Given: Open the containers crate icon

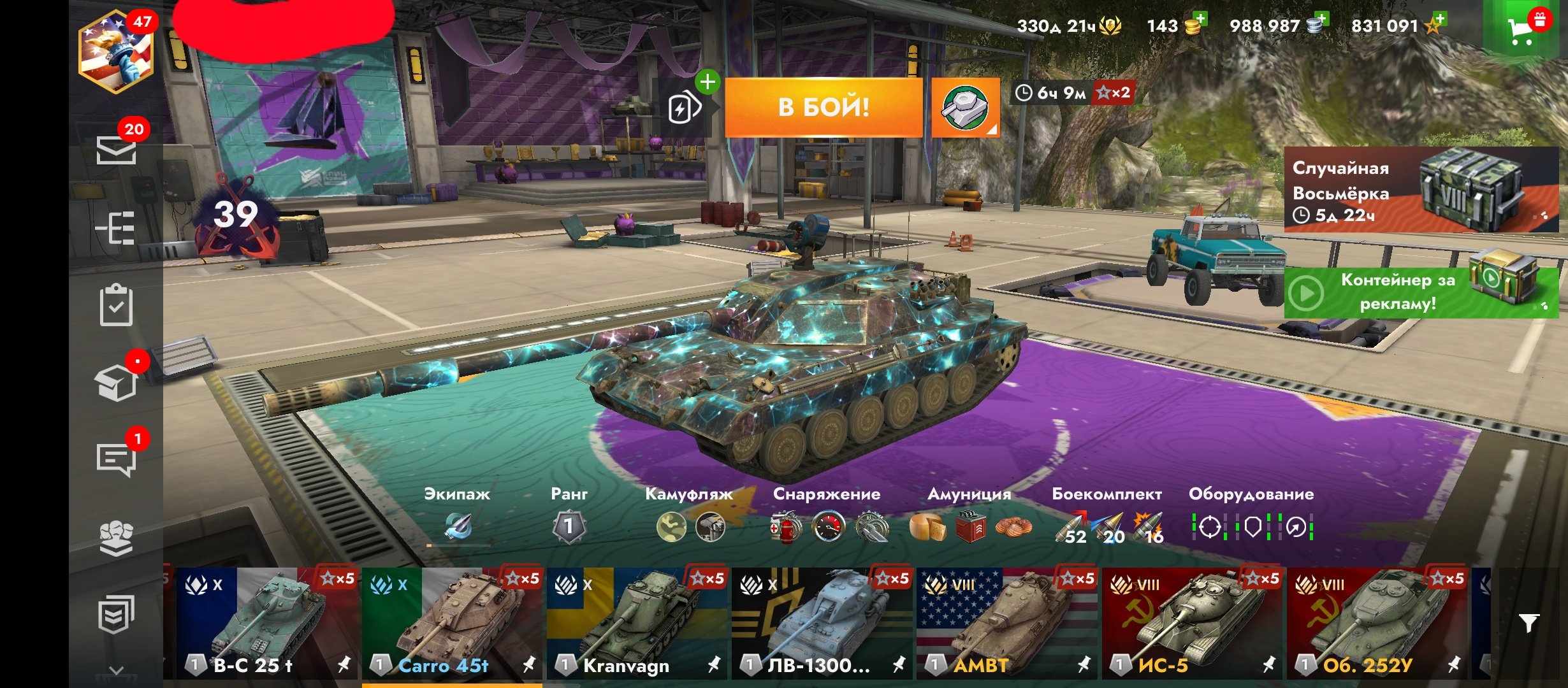Looking at the screenshot, I should click(116, 383).
